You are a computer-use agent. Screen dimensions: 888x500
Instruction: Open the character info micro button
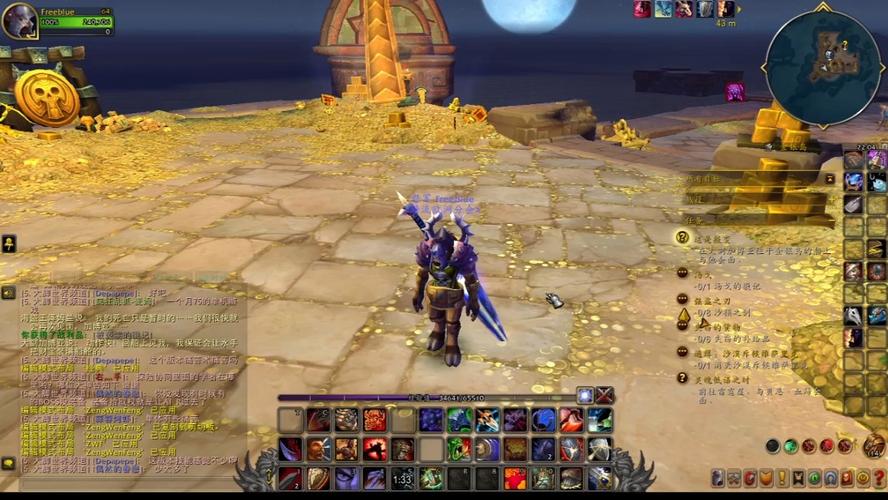click(x=718, y=478)
